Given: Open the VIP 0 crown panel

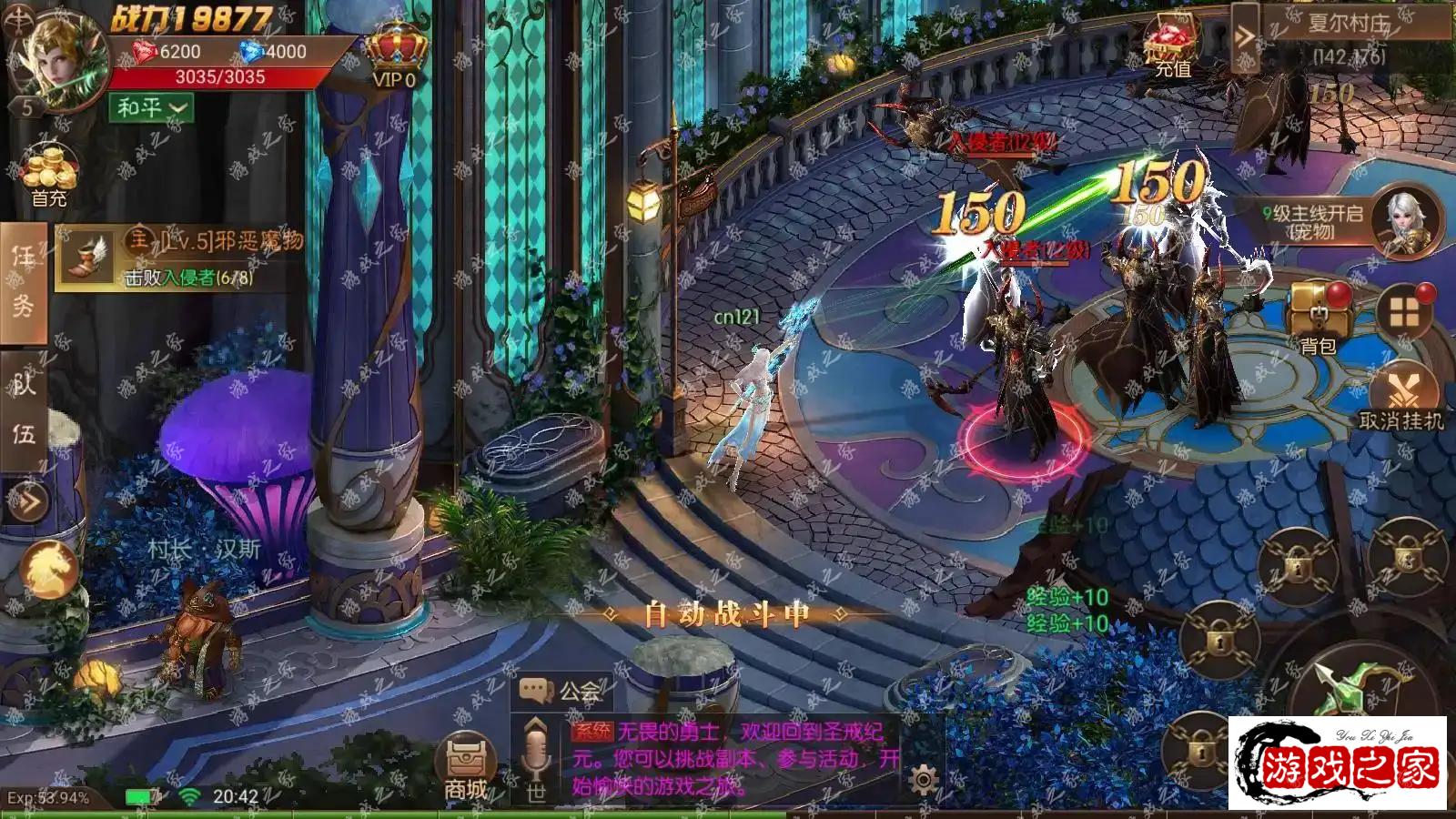Looking at the screenshot, I should click(x=396, y=55).
